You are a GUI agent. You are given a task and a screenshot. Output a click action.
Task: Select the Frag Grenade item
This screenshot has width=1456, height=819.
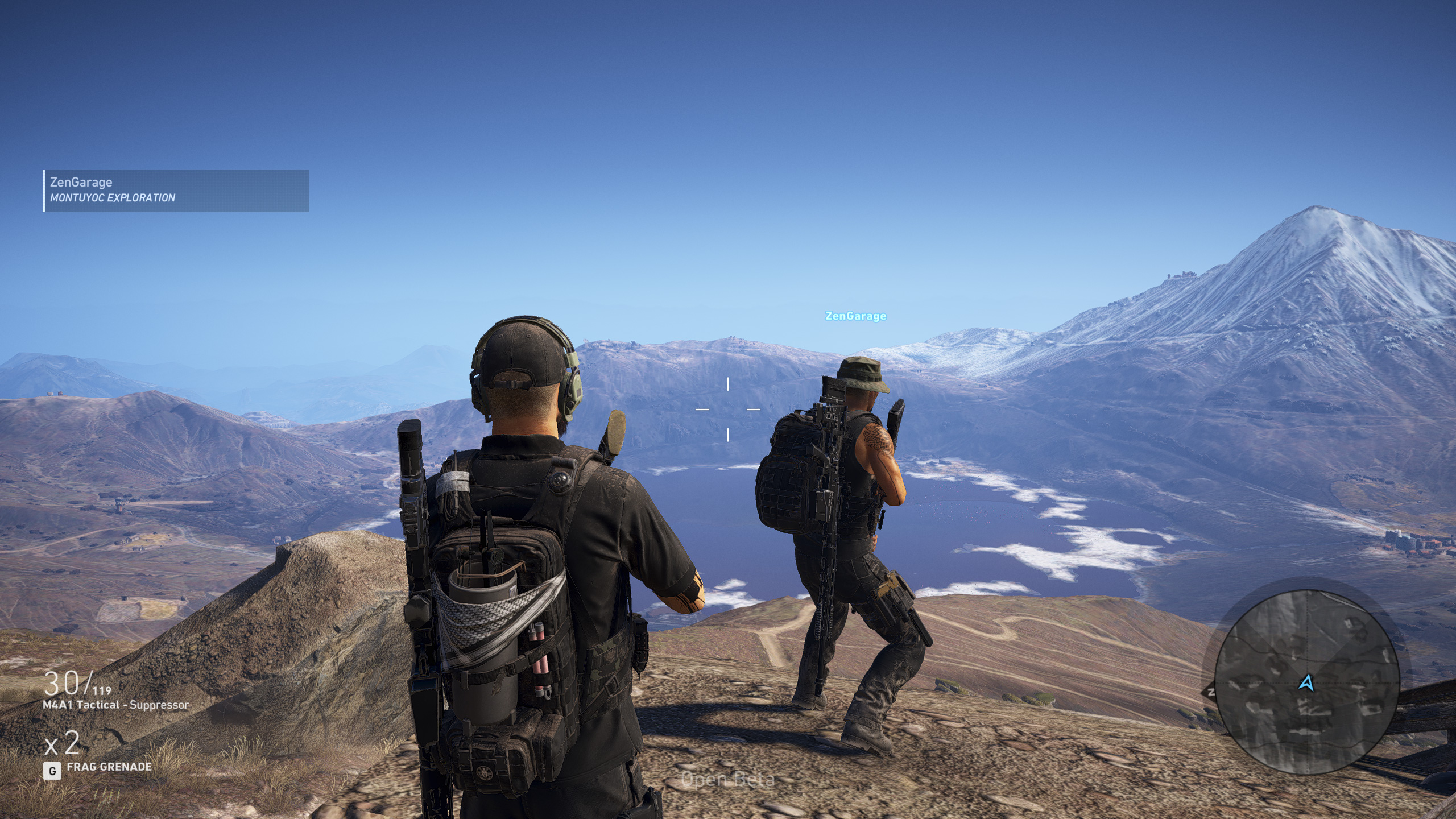pos(109,767)
